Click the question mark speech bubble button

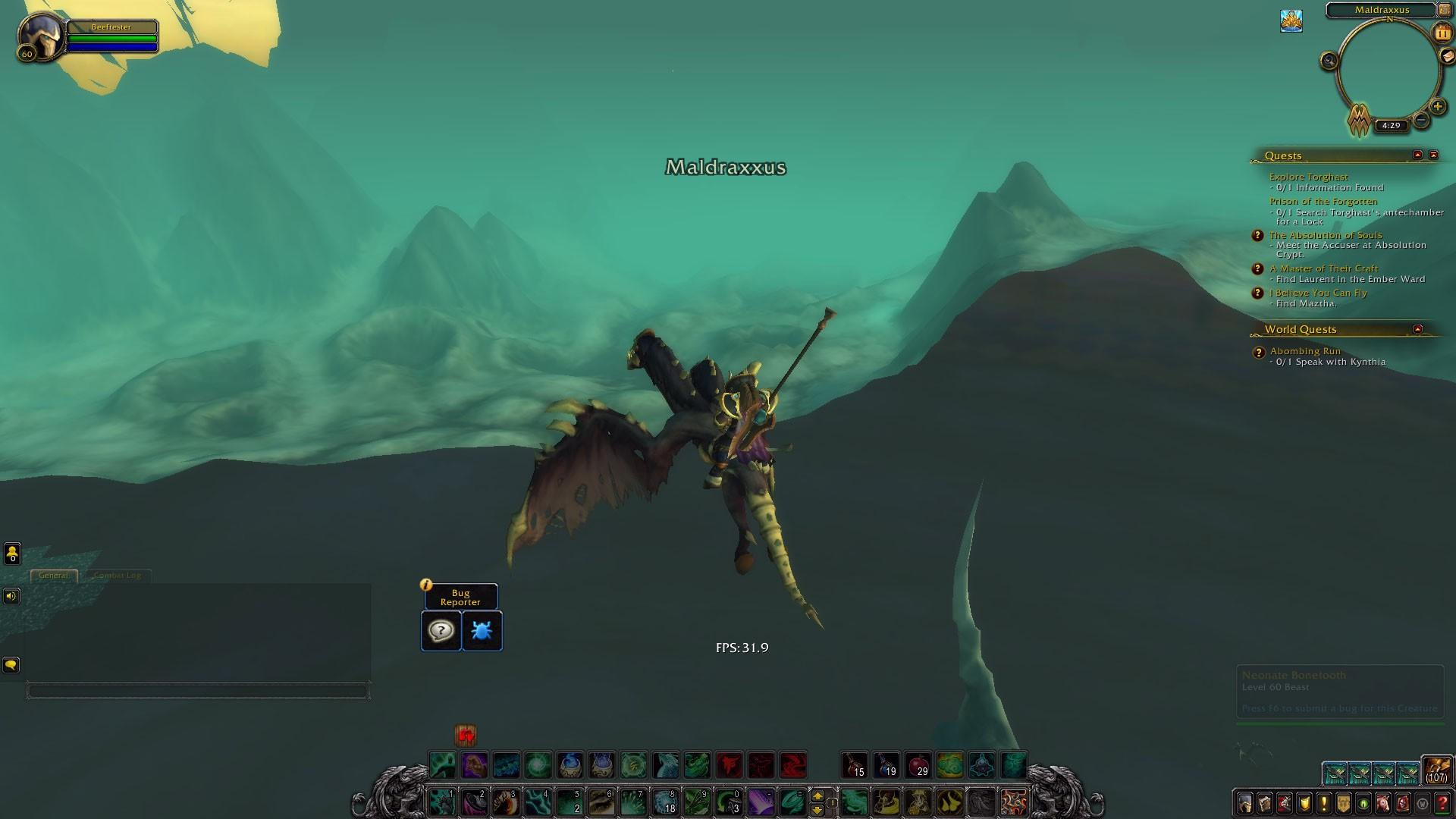pyautogui.click(x=441, y=631)
